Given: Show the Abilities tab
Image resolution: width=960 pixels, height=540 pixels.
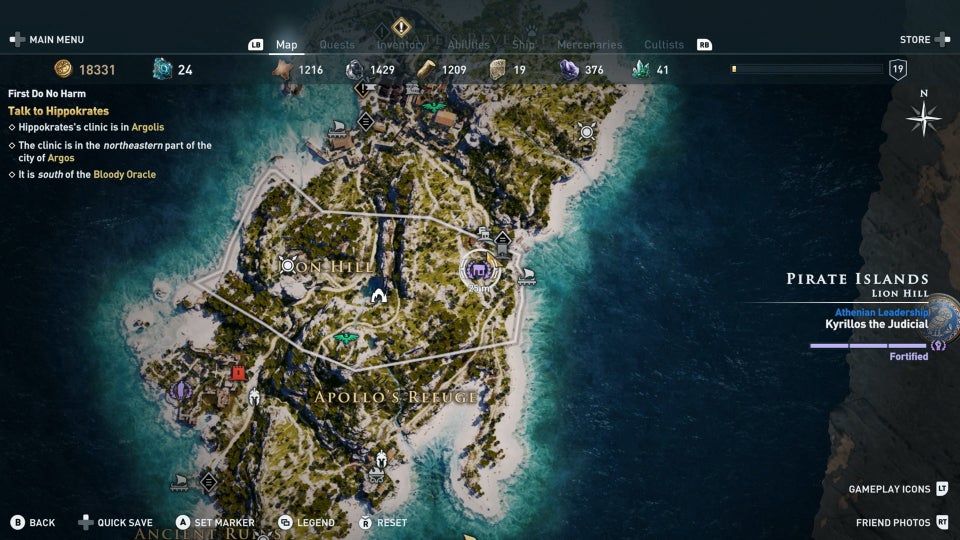Looking at the screenshot, I should [468, 45].
